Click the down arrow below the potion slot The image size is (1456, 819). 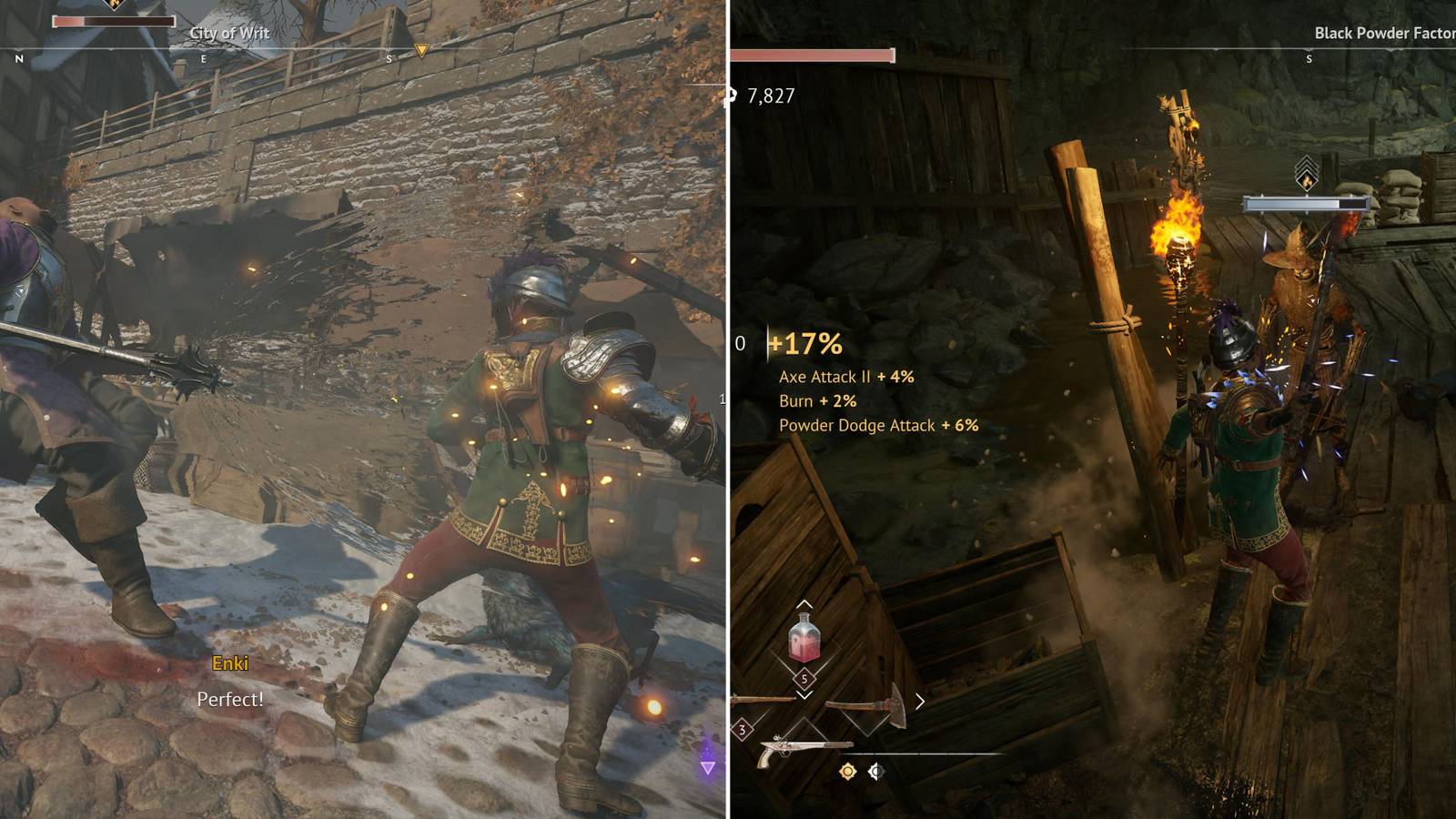point(804,696)
